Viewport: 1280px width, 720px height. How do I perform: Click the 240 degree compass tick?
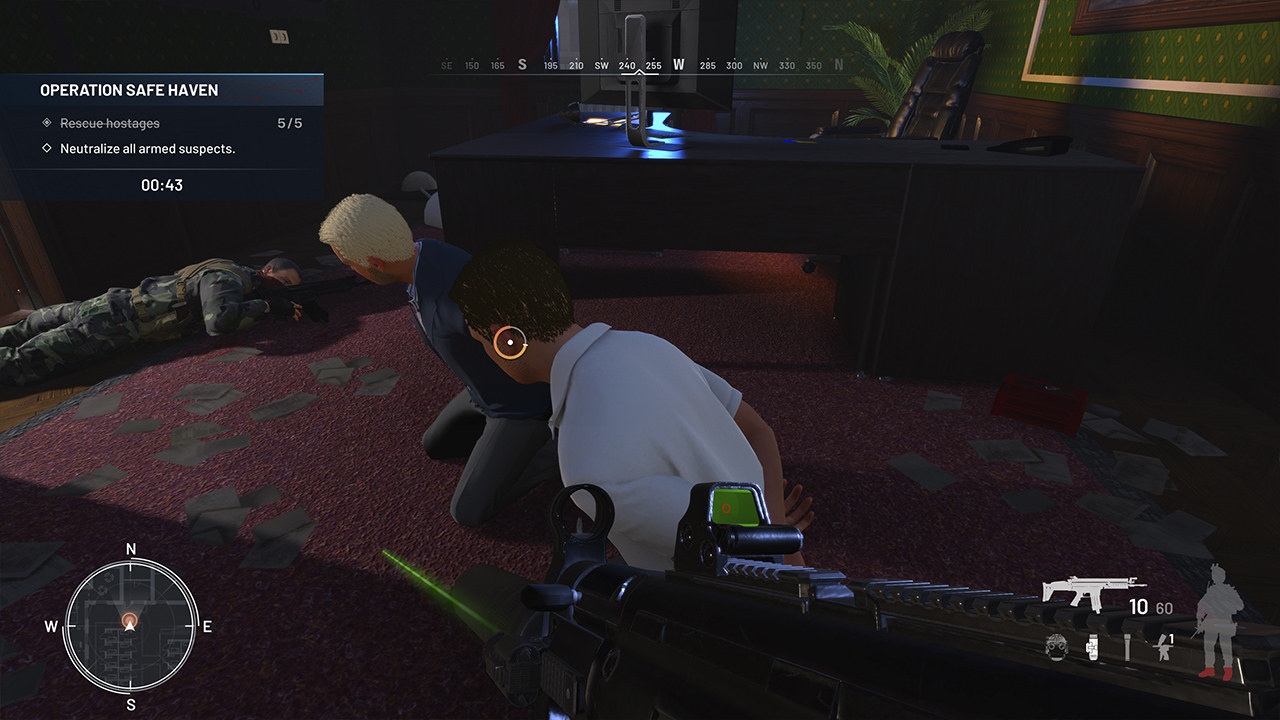point(627,64)
